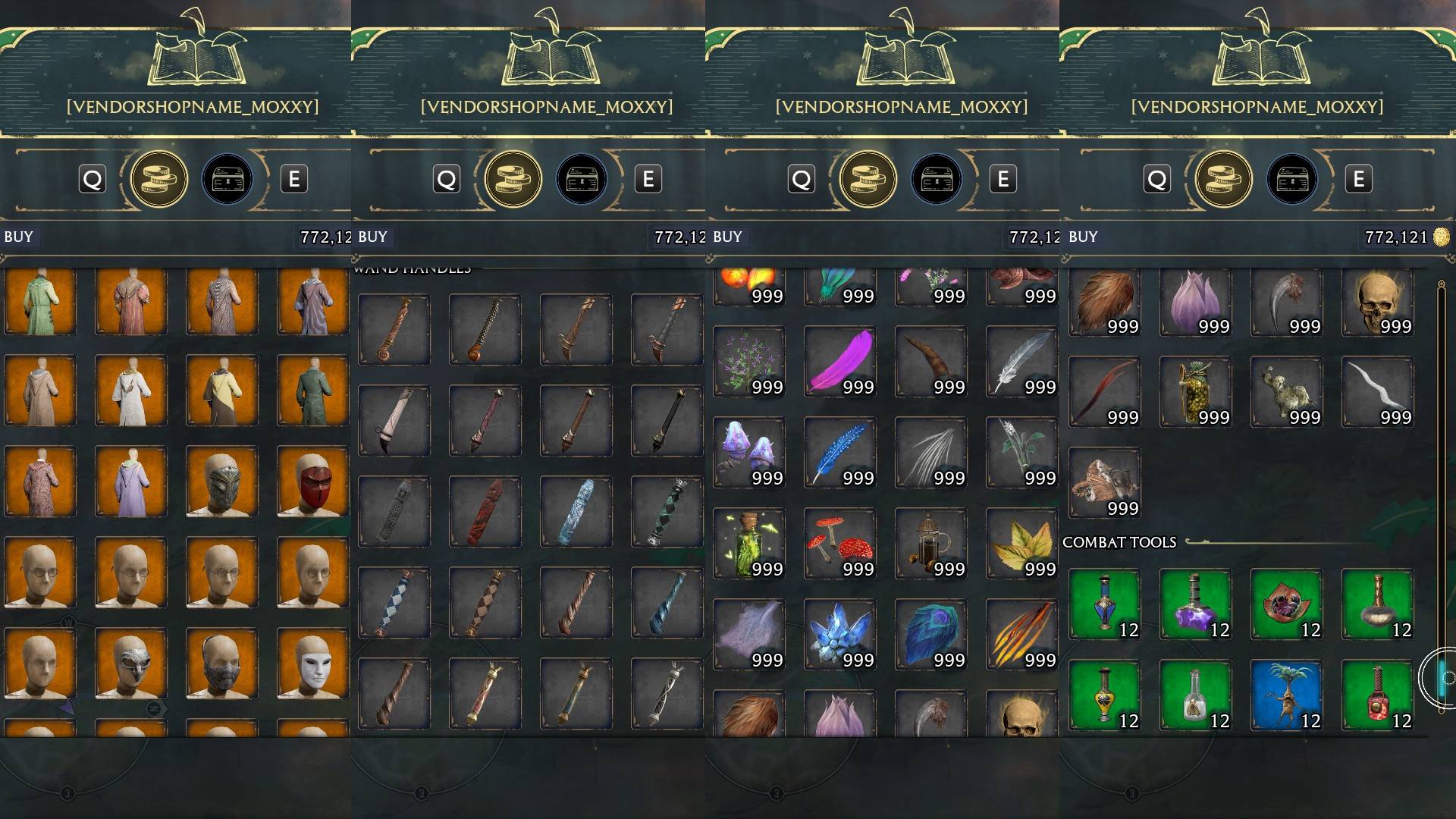The height and width of the screenshot is (819, 1456).
Task: Select the purple glowing mushrooms
Action: pos(748,453)
